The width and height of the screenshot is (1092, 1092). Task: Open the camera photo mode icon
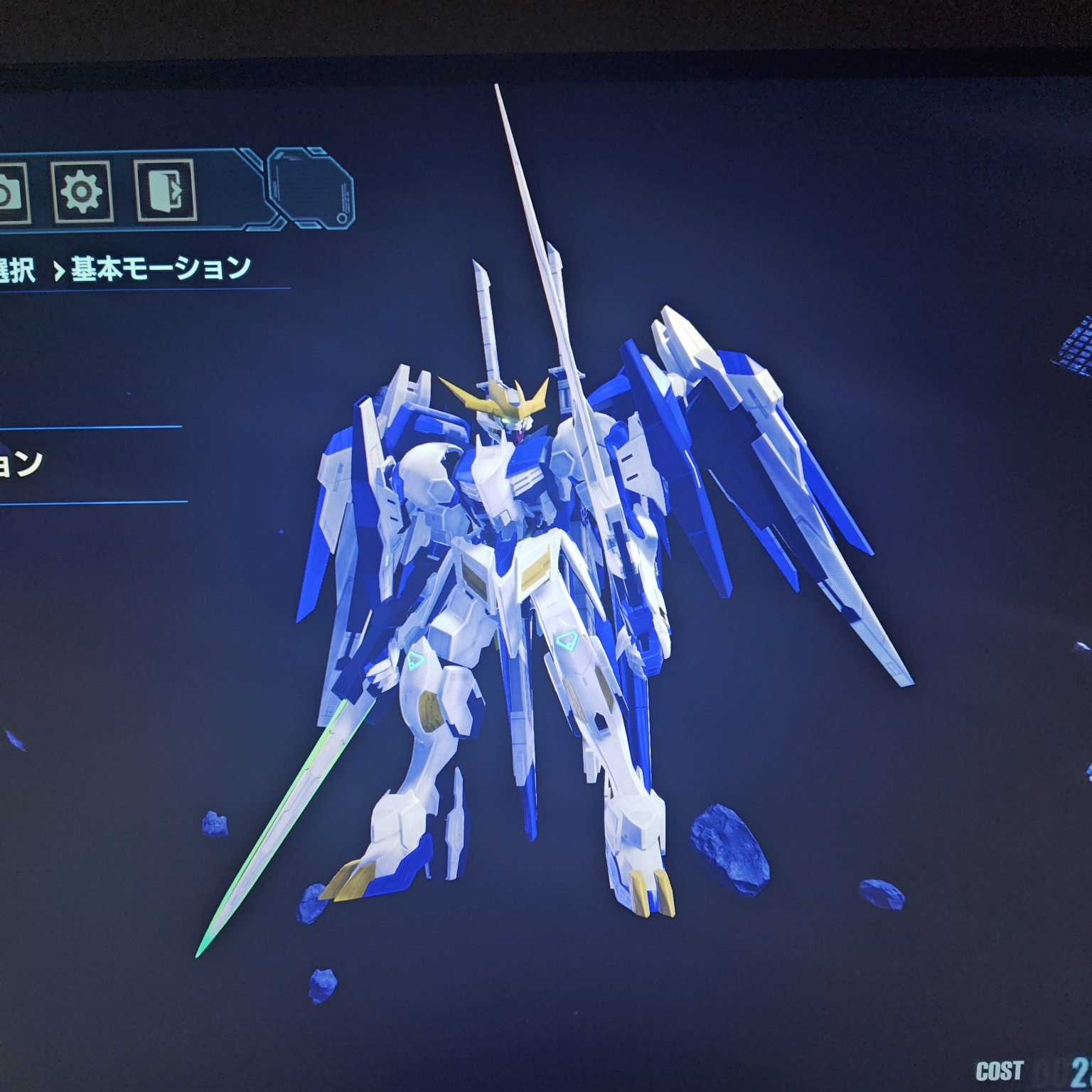10,192
